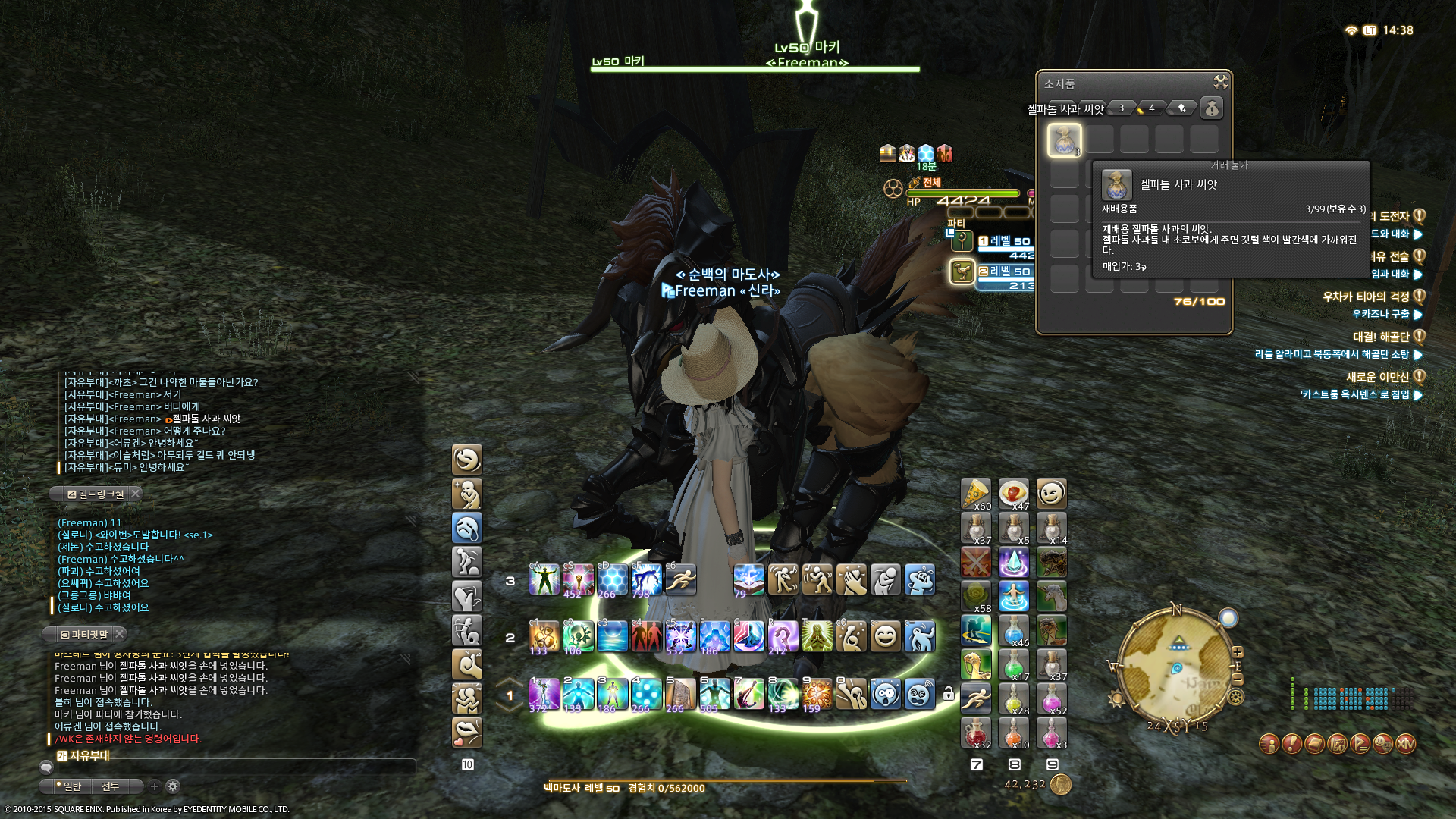Image resolution: width=1456 pixels, height=819 pixels.
Task: Open chat settings with the gear icon
Action: coord(173,786)
